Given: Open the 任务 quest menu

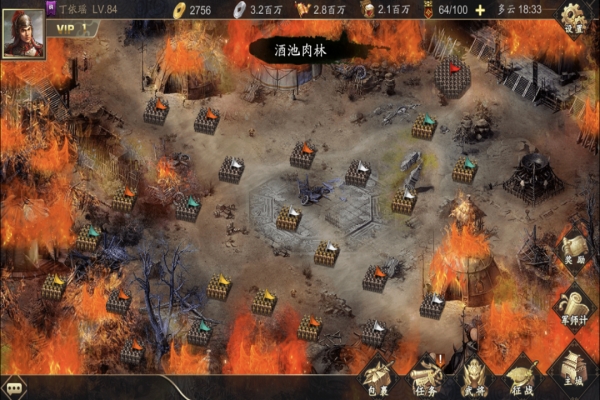Looking at the screenshot, I should click(x=427, y=375).
